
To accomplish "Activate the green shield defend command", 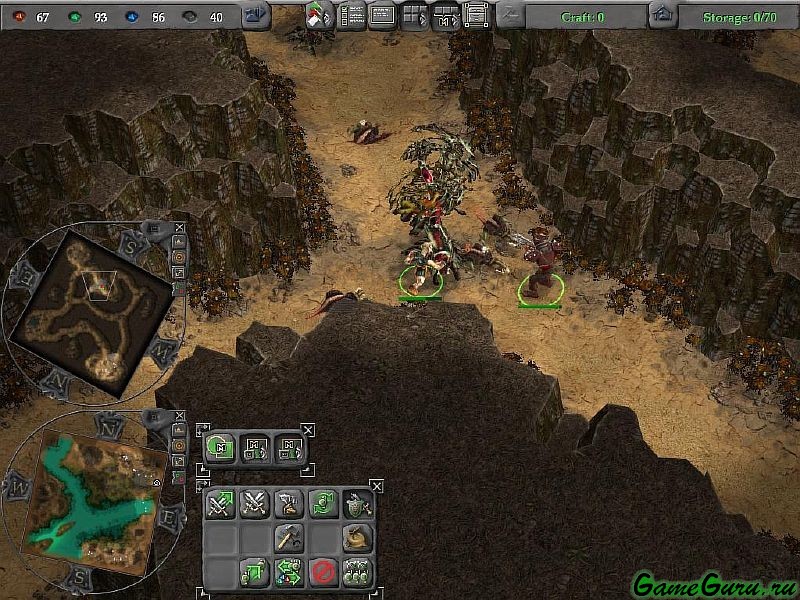I will [356, 504].
